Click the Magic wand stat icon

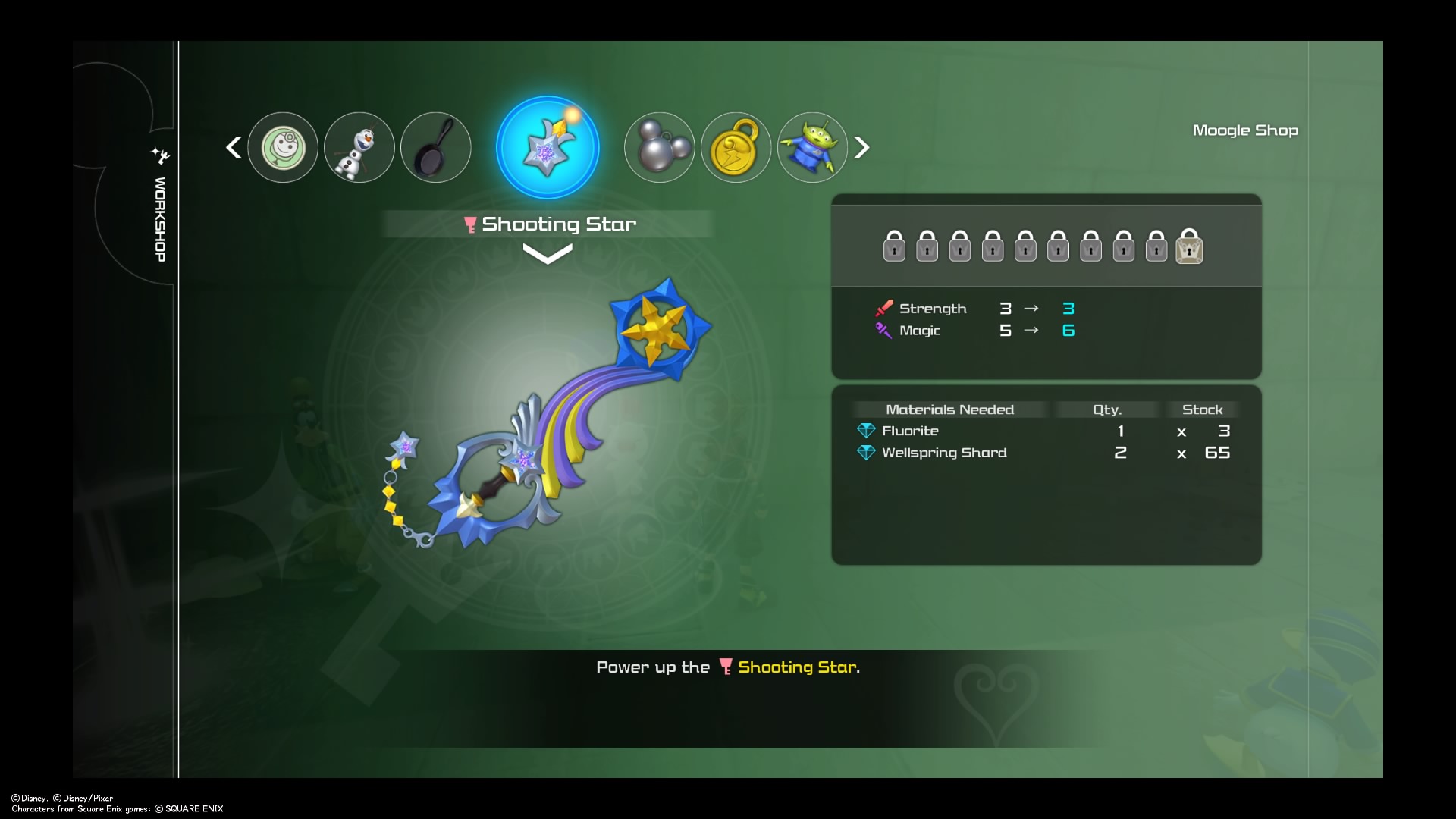tap(883, 331)
